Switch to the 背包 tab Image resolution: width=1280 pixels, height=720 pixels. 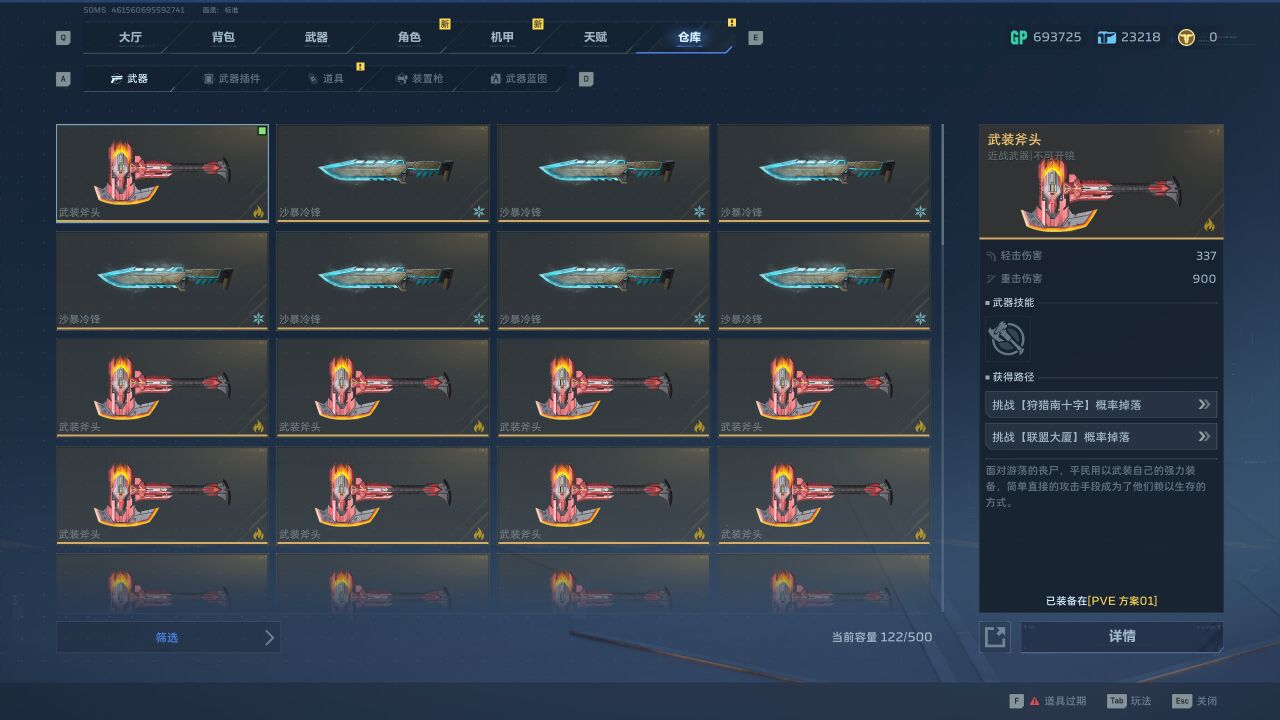(x=223, y=37)
